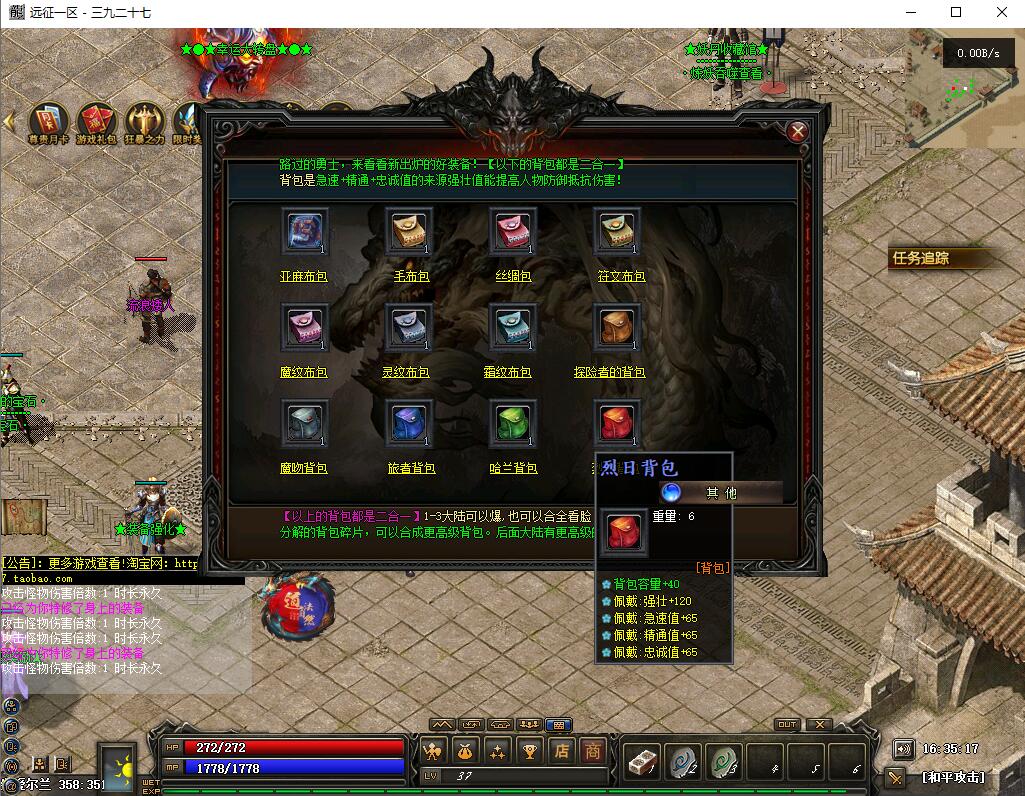The image size is (1025, 796).
Task: Click the 灵纹布包 name link
Action: pos(408,372)
